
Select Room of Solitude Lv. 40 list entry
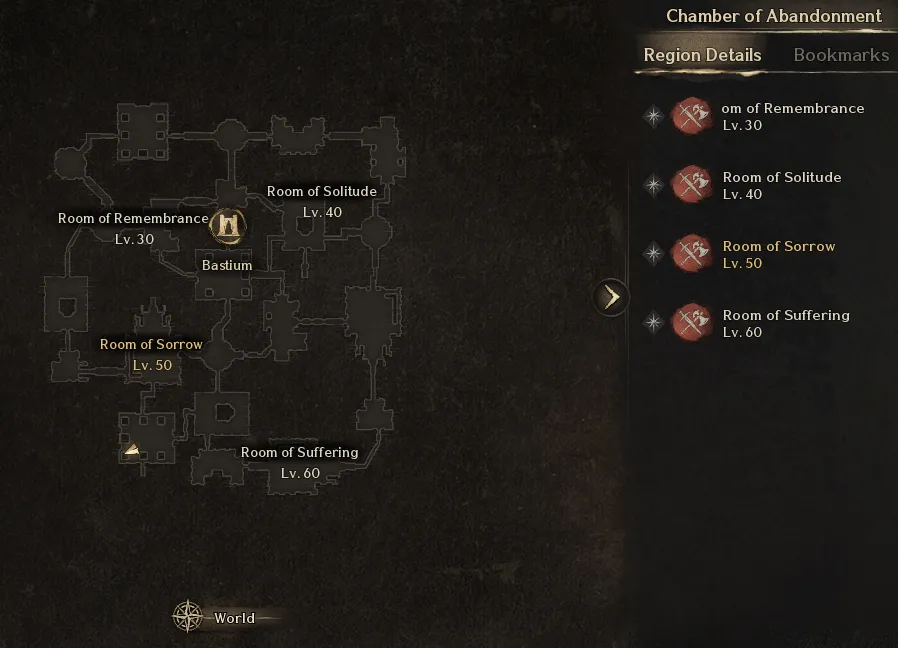click(x=781, y=185)
